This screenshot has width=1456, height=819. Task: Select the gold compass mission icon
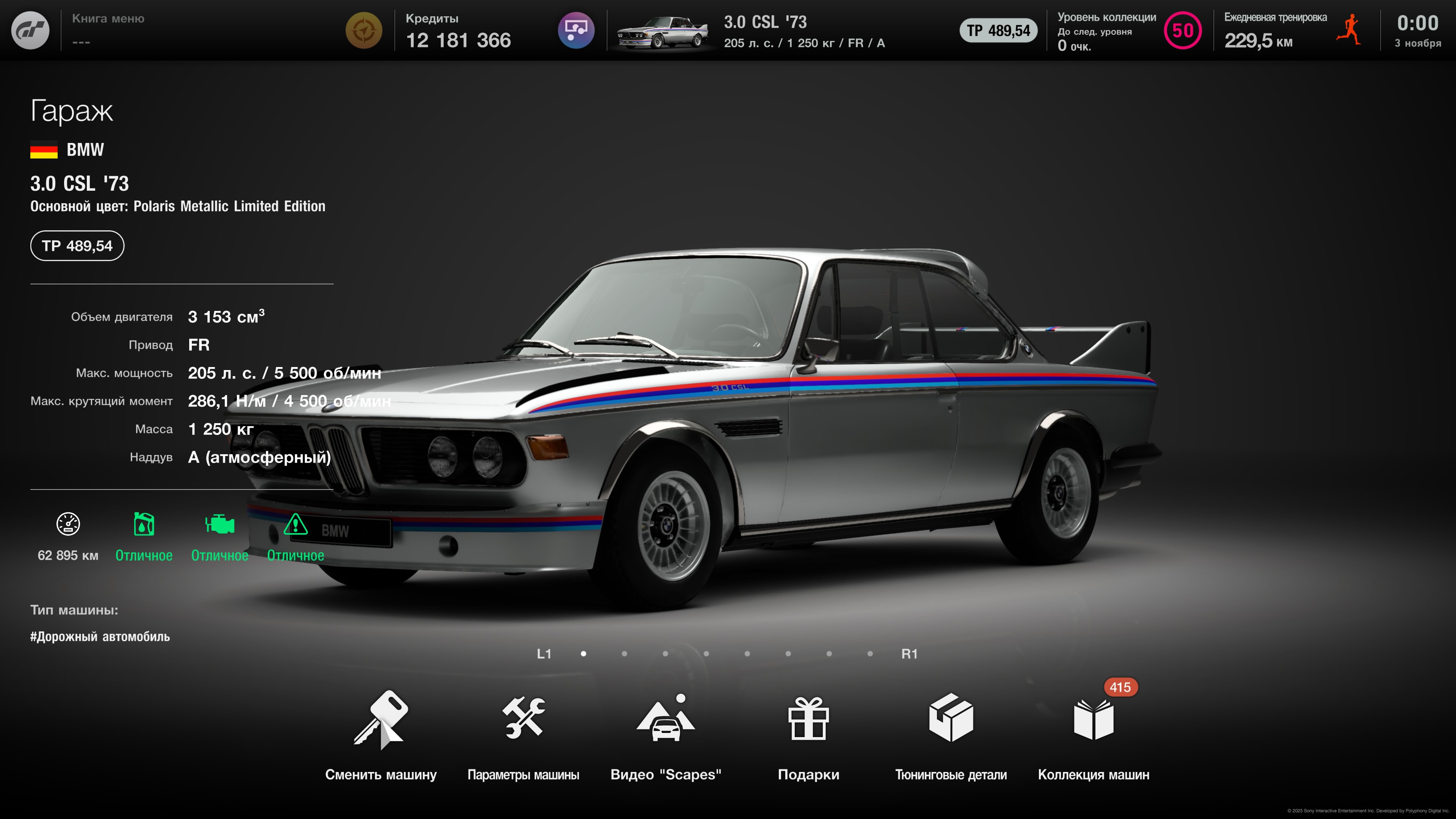coord(364,30)
